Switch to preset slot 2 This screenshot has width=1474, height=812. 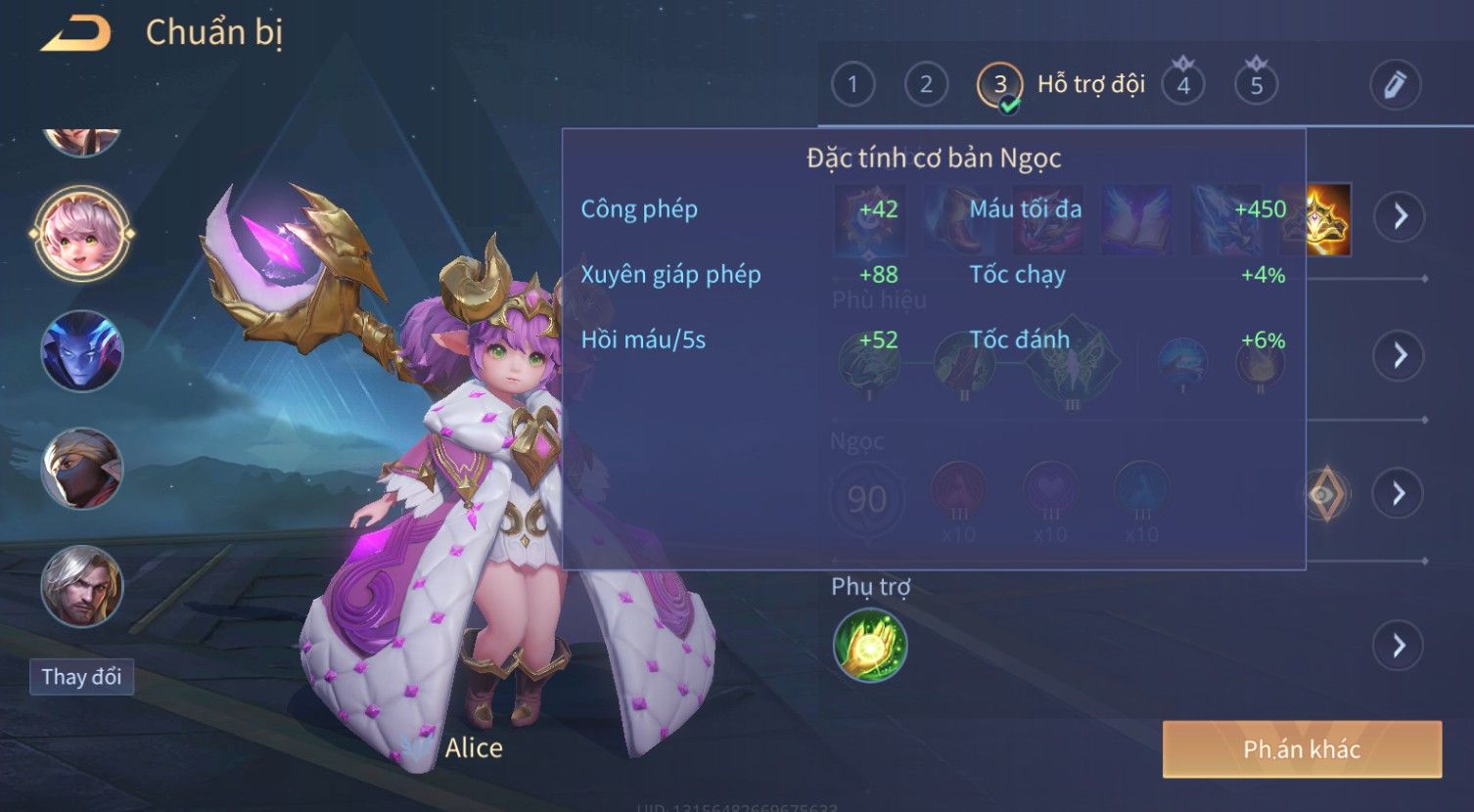point(926,85)
